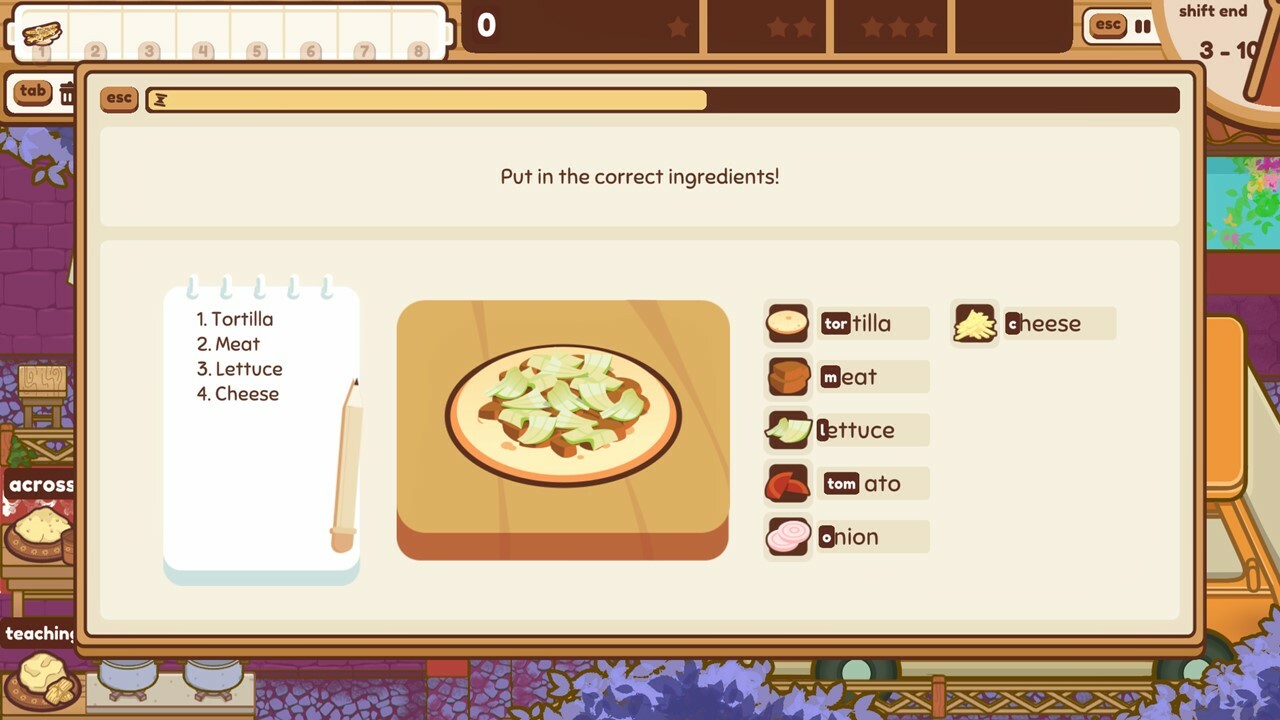Toggle the pause button next to esc
The width and height of the screenshot is (1280, 720).
[1142, 27]
